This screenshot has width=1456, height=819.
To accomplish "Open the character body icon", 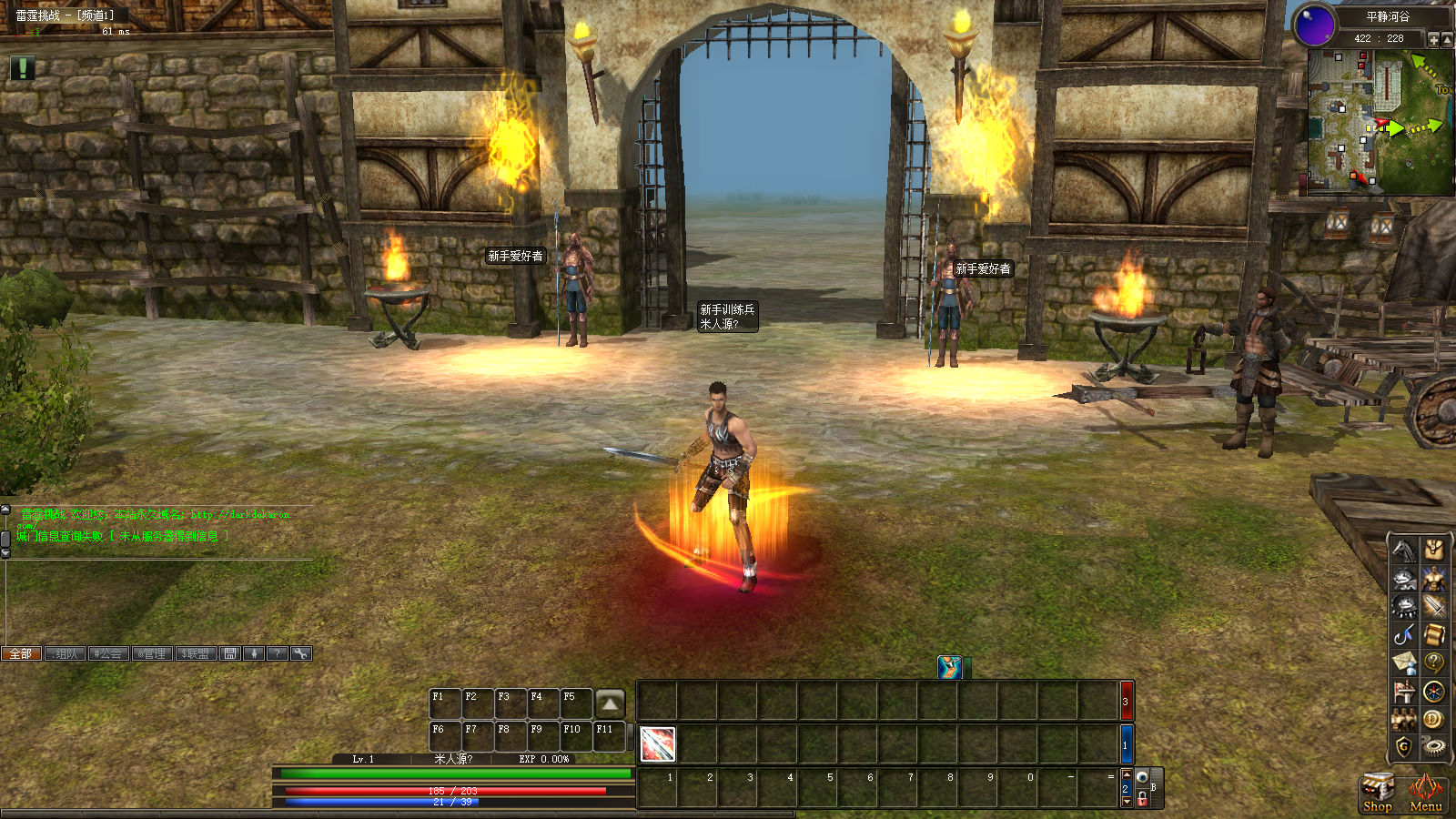I will (1433, 578).
